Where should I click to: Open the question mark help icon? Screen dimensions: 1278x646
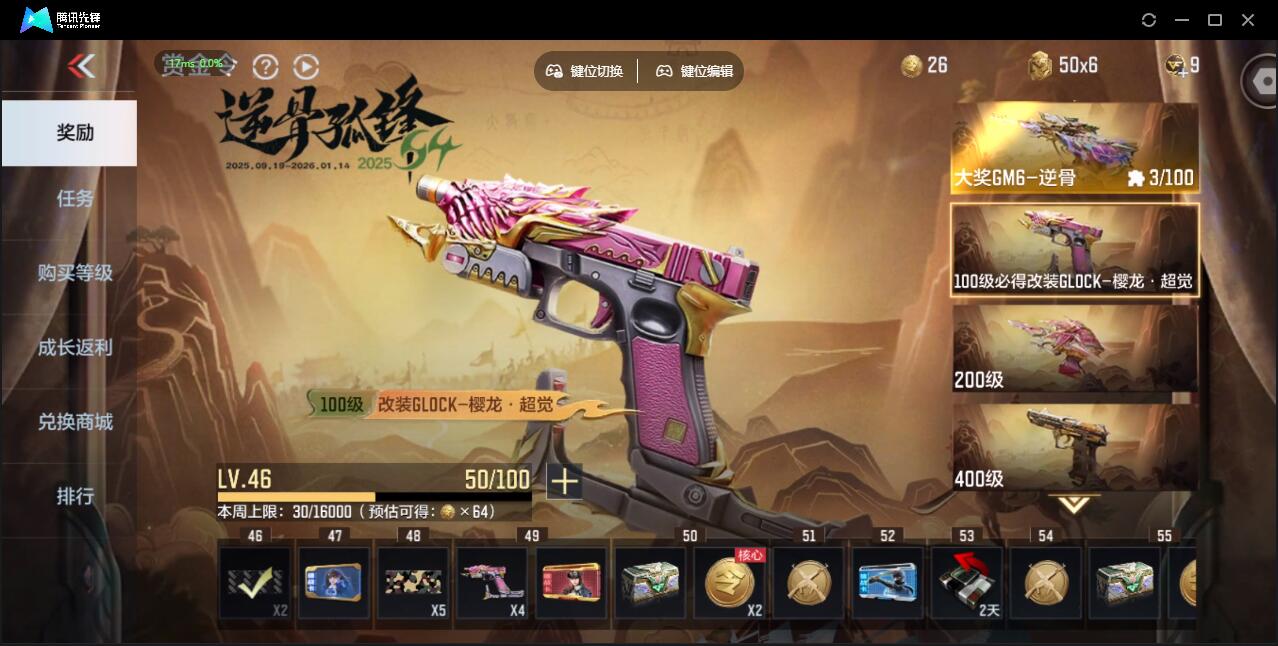265,67
